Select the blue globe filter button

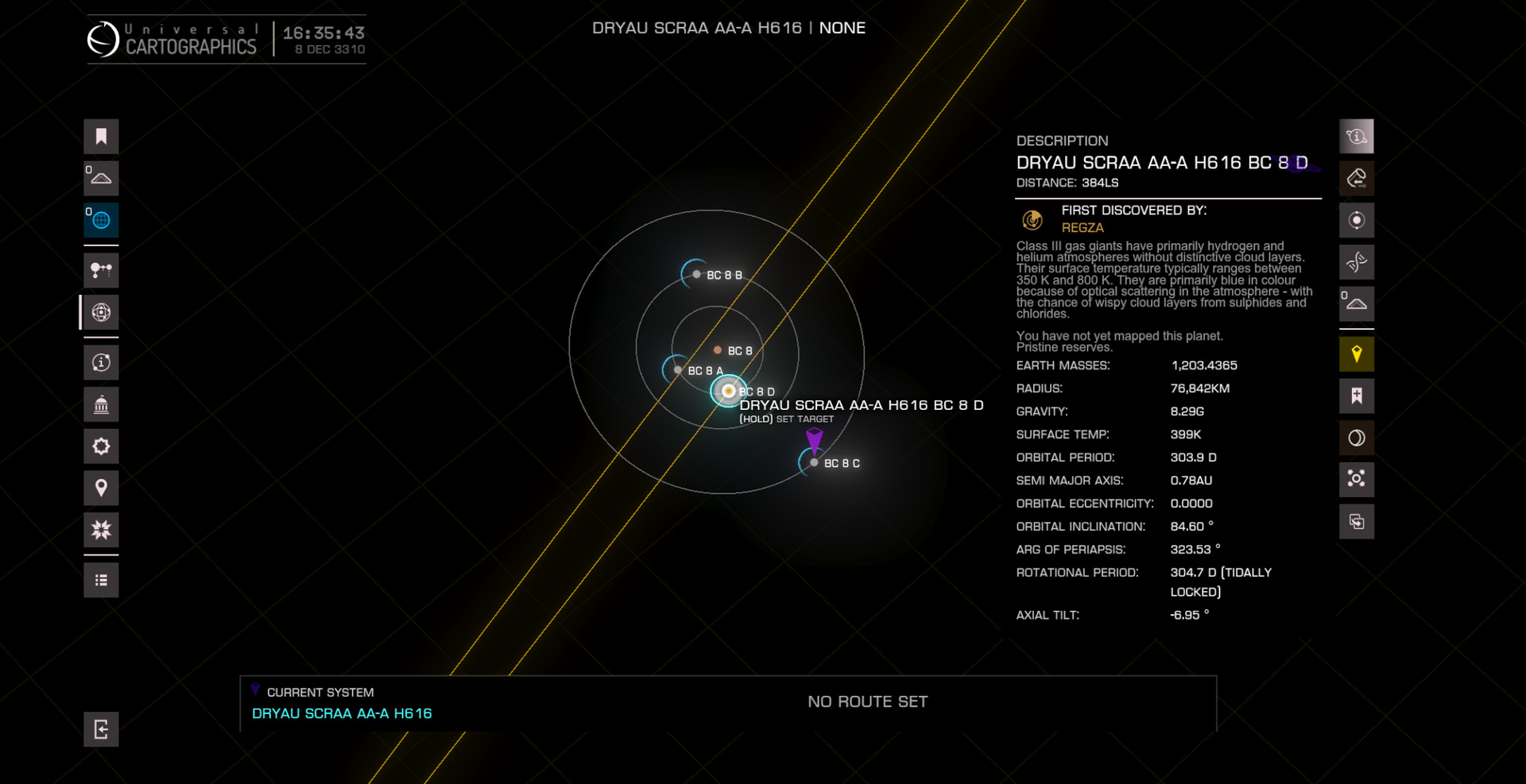click(x=101, y=220)
